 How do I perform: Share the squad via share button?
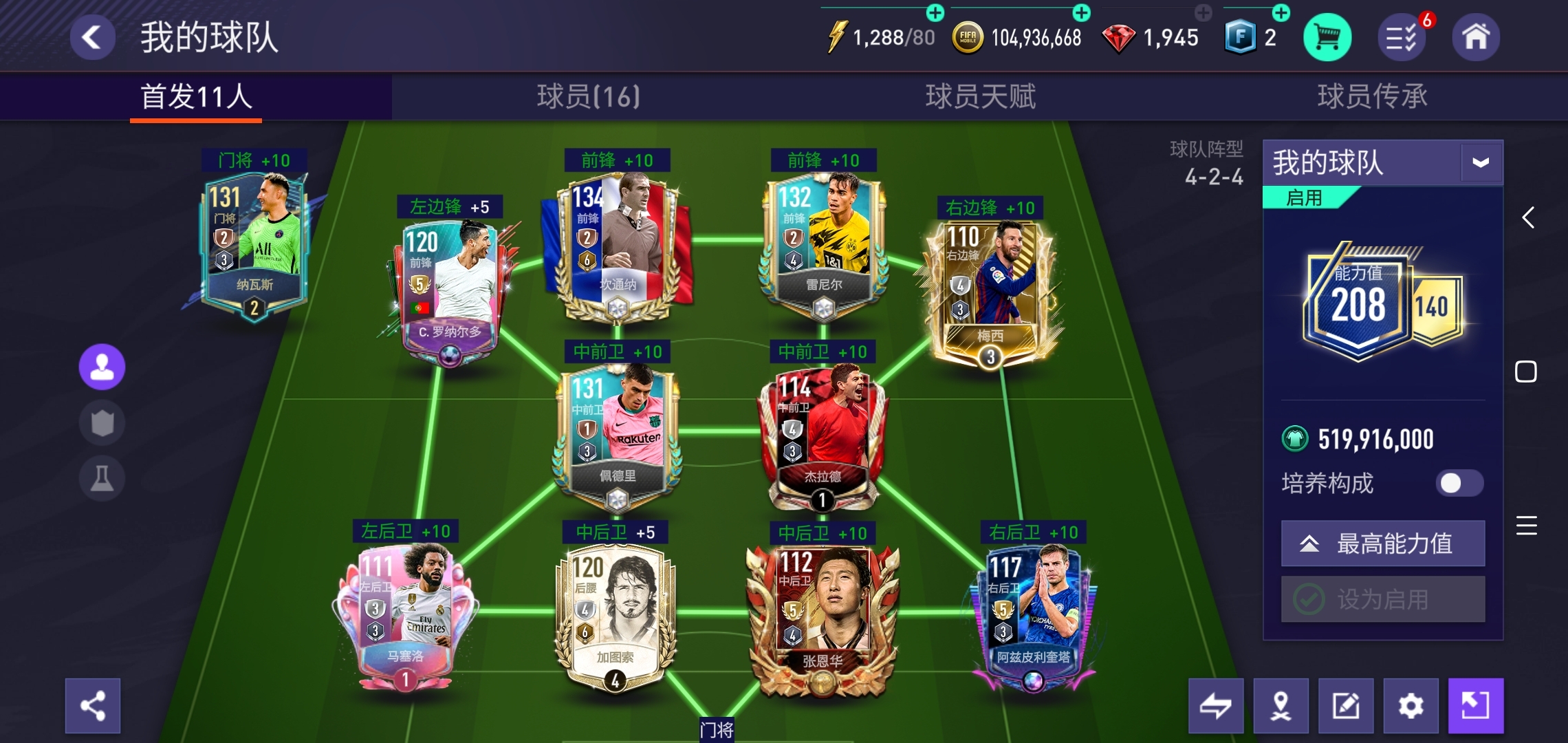93,706
